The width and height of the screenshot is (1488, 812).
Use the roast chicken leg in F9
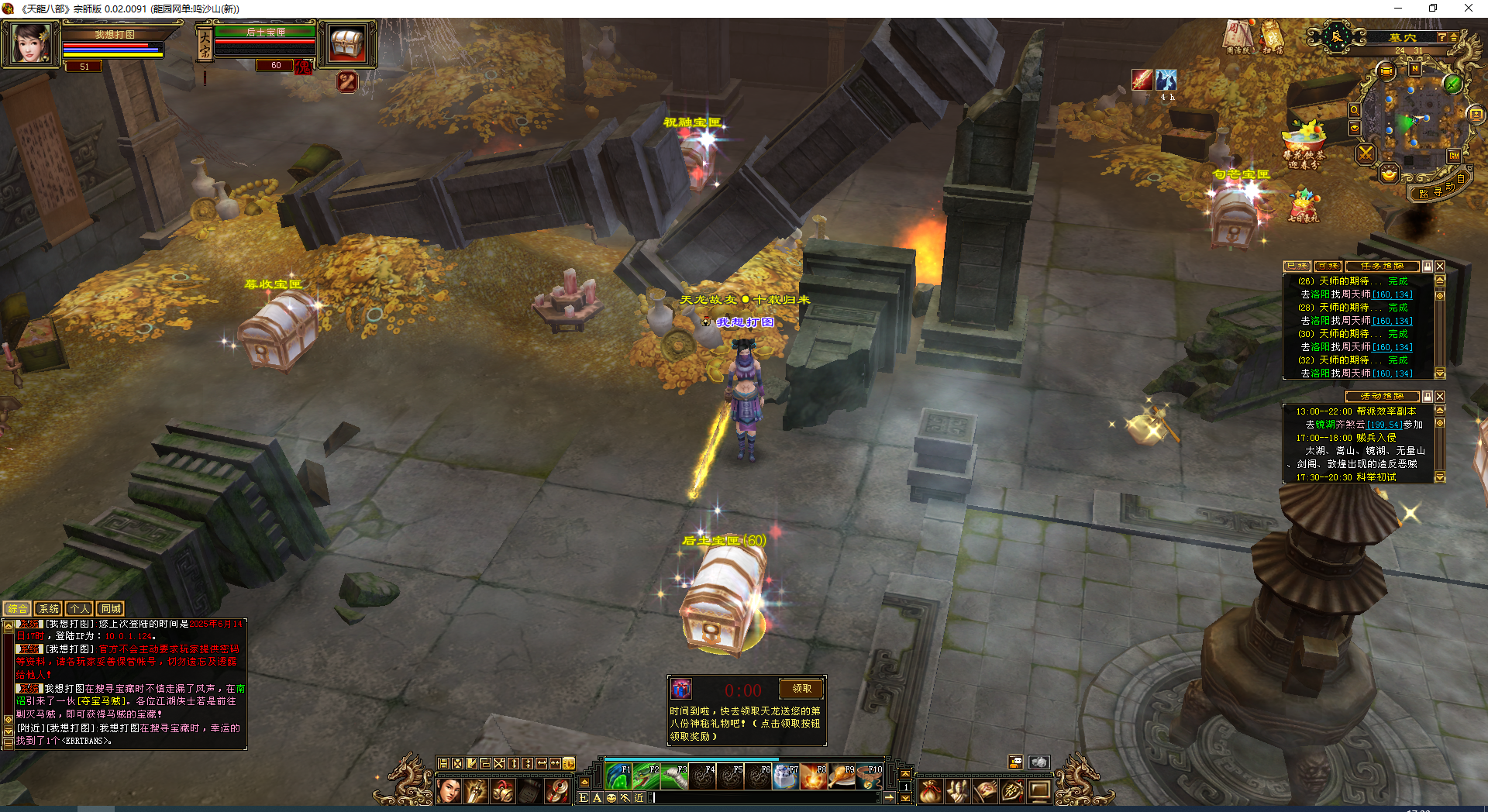[x=842, y=776]
